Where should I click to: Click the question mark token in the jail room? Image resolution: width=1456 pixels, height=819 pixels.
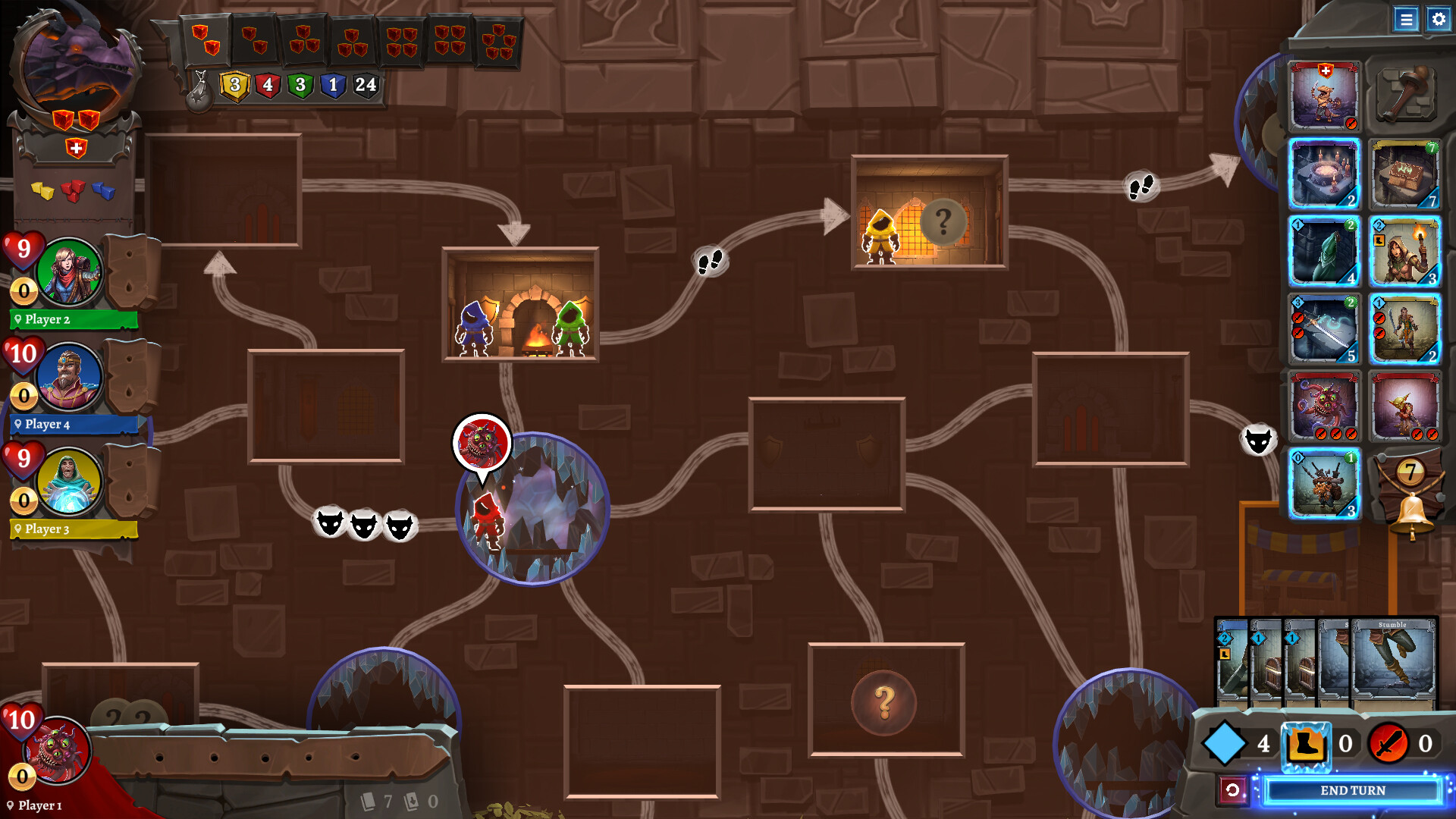tap(943, 222)
